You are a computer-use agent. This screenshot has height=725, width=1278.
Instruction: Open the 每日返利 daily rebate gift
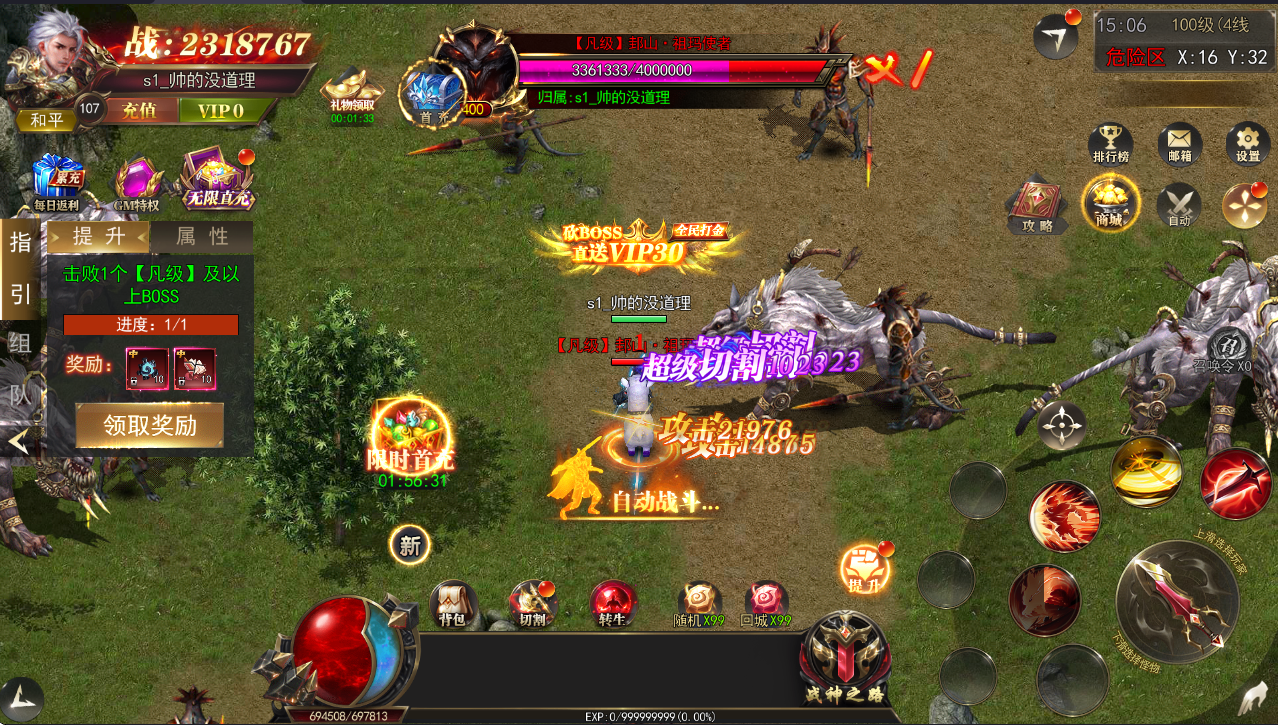tap(56, 182)
